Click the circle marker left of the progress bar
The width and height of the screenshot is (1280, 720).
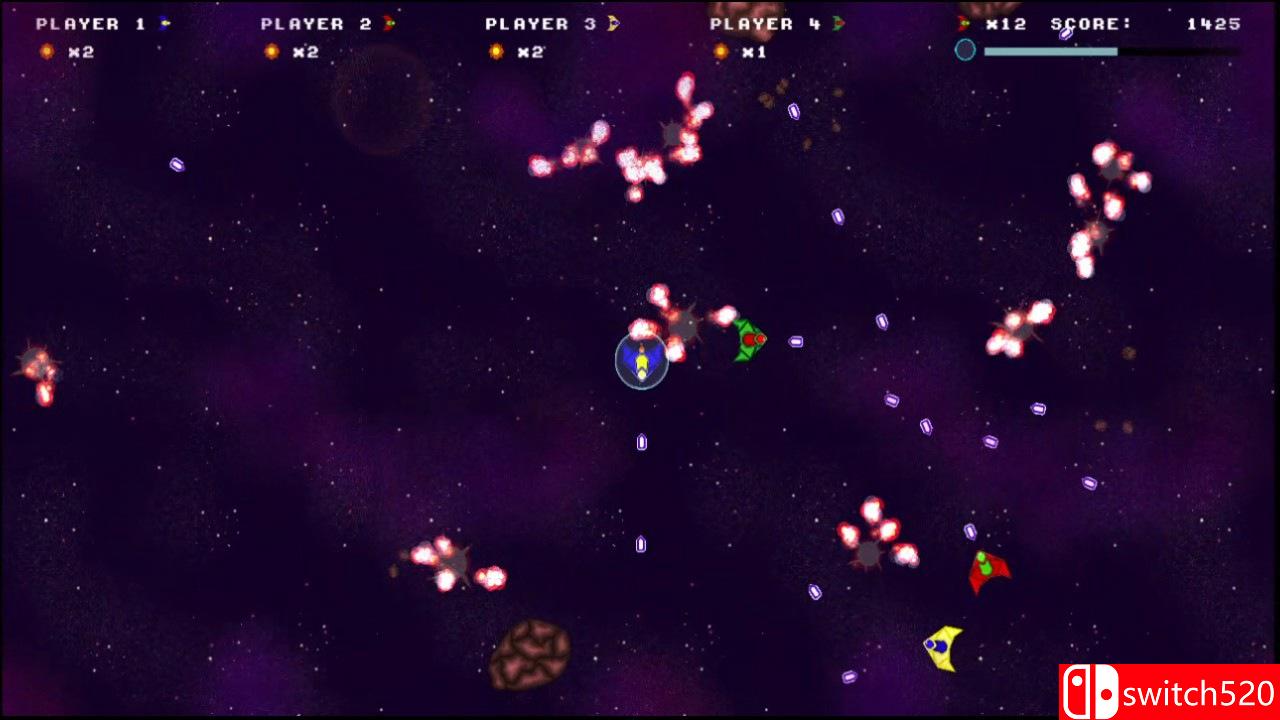click(965, 50)
